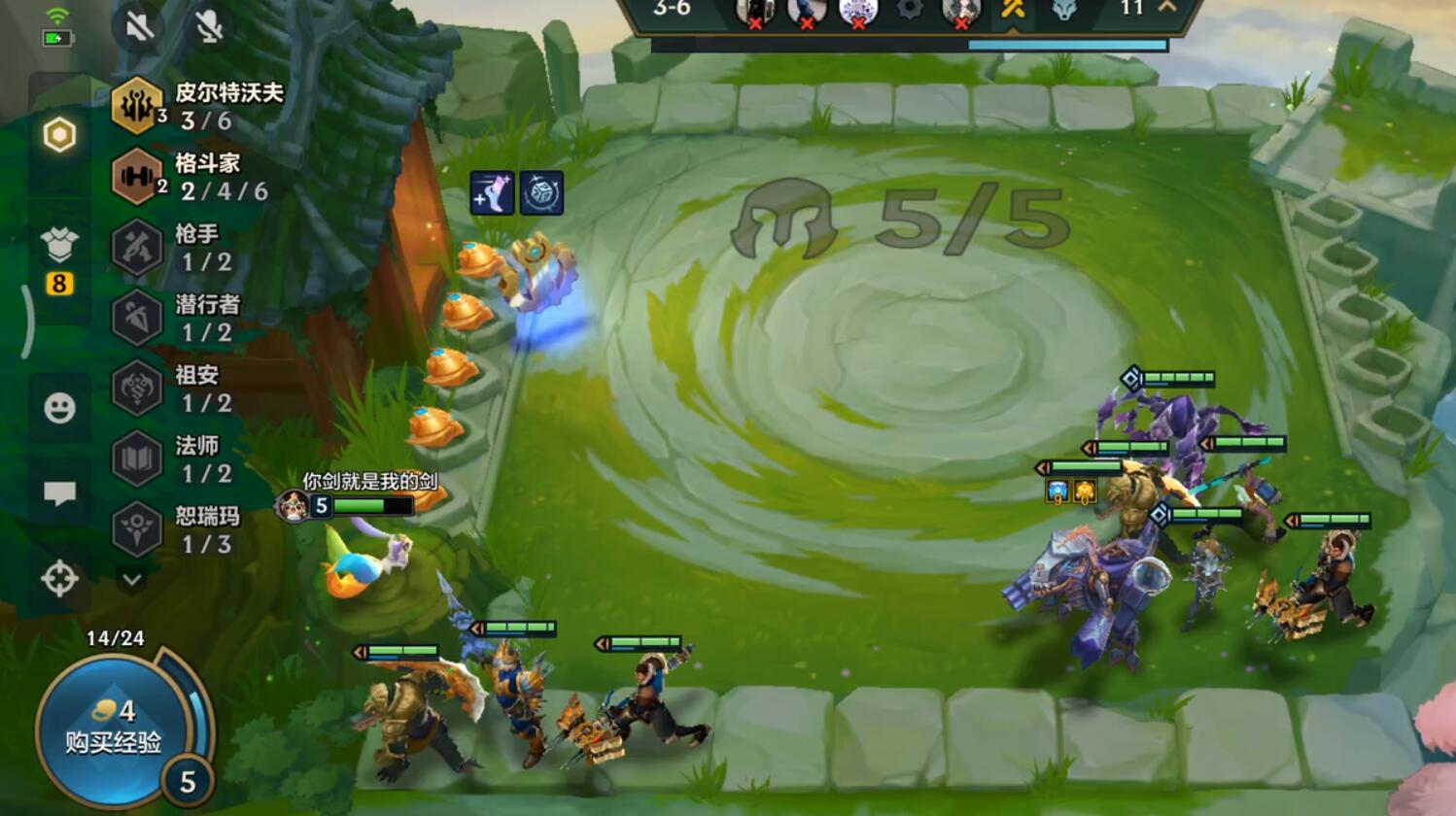Open the armor item inventory icon

click(x=59, y=247)
